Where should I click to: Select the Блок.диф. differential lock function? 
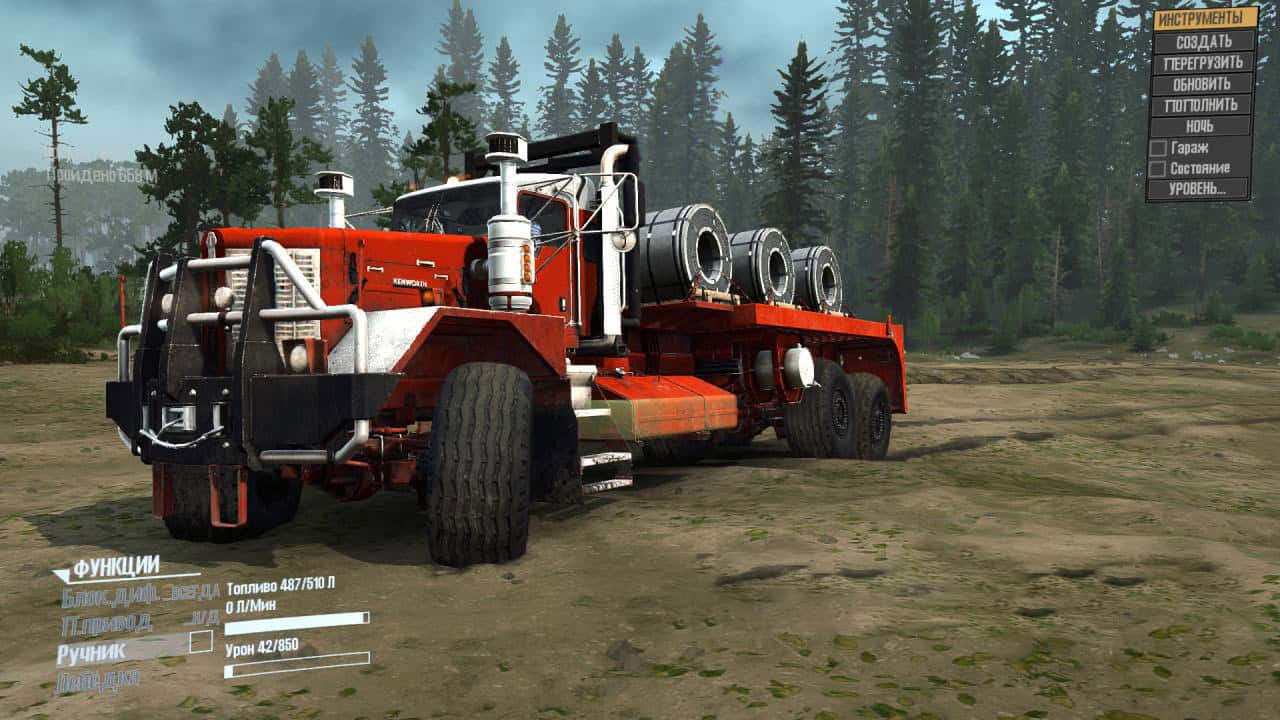[139, 597]
